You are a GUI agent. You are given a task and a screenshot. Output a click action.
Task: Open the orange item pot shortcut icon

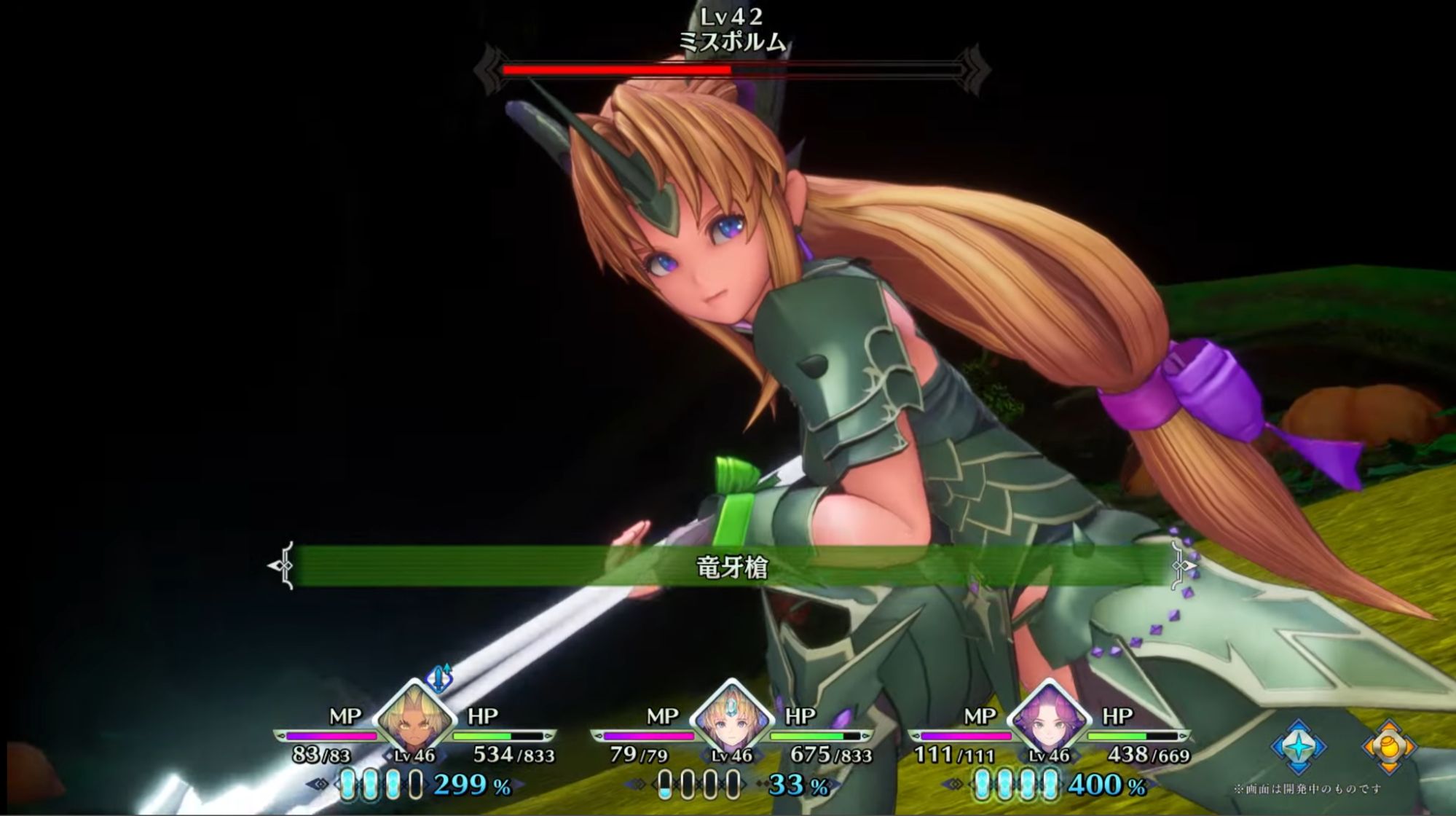(x=1388, y=747)
